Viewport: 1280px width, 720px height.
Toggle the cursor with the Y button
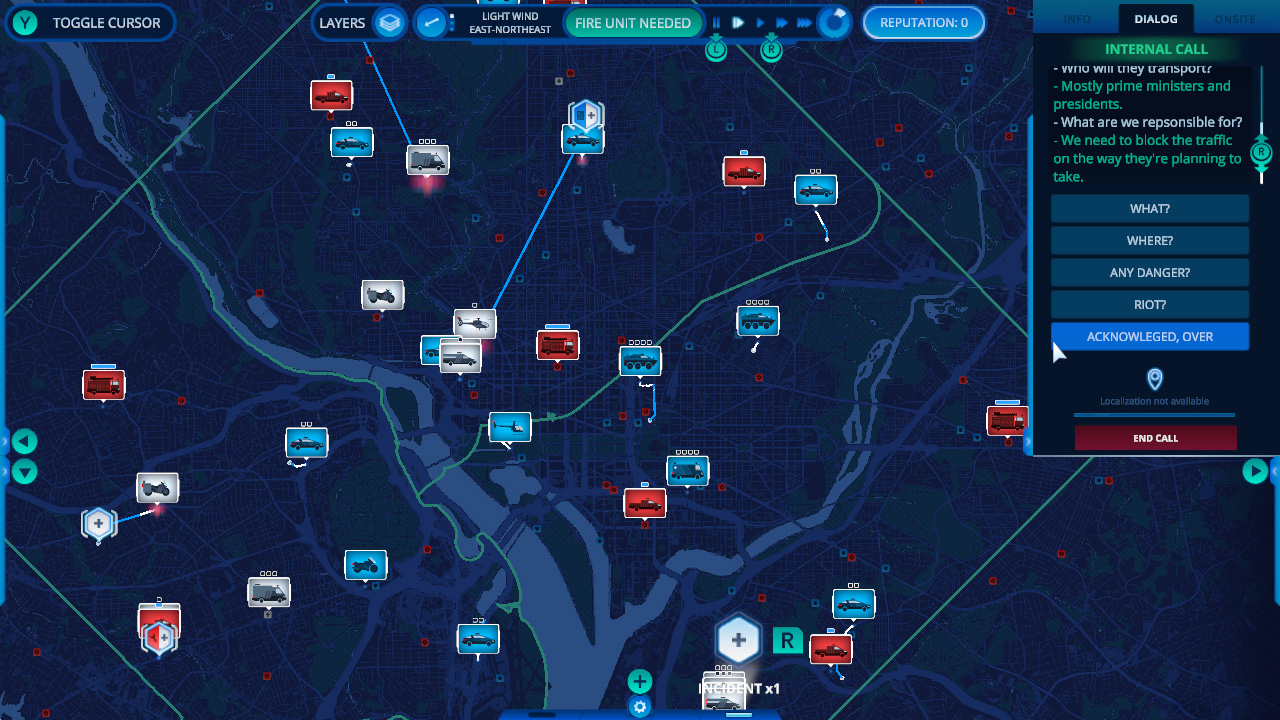point(24,22)
